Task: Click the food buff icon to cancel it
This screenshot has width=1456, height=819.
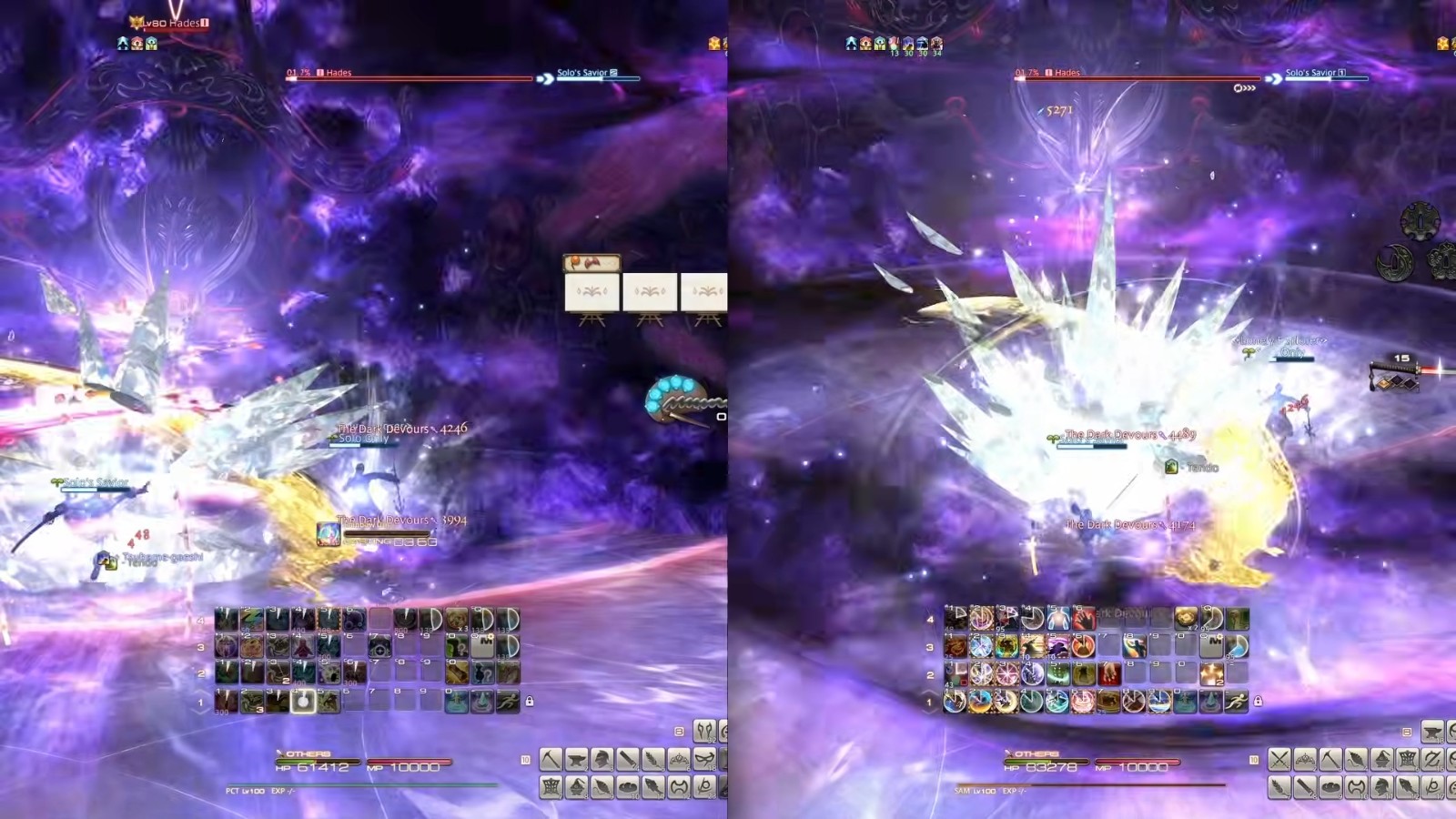Action: [x=922, y=42]
